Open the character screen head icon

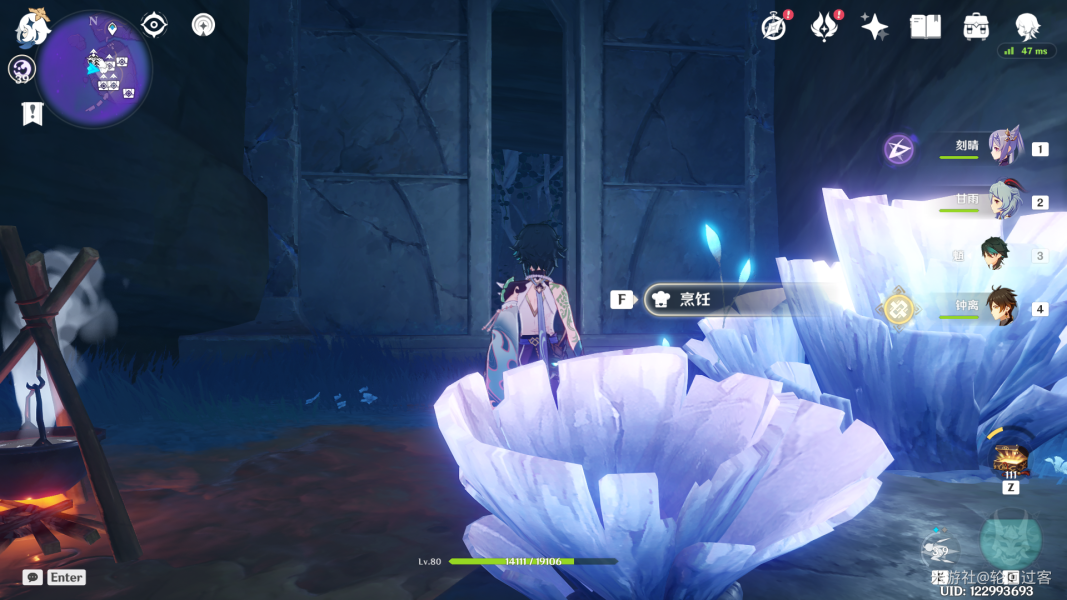tap(1027, 27)
